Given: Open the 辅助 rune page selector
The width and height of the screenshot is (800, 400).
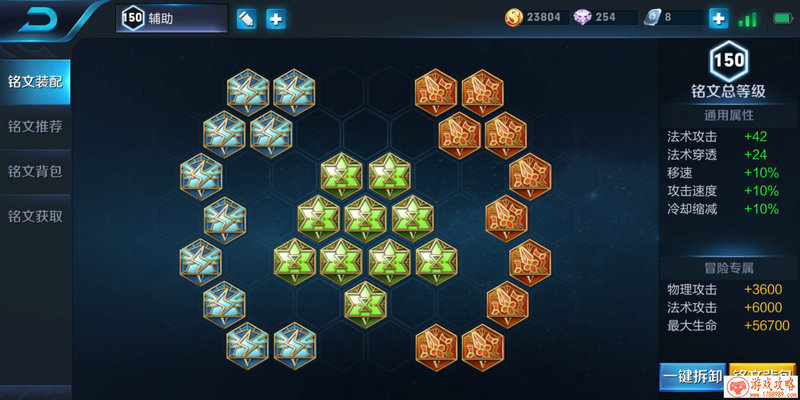Looking at the screenshot, I should pyautogui.click(x=172, y=18).
